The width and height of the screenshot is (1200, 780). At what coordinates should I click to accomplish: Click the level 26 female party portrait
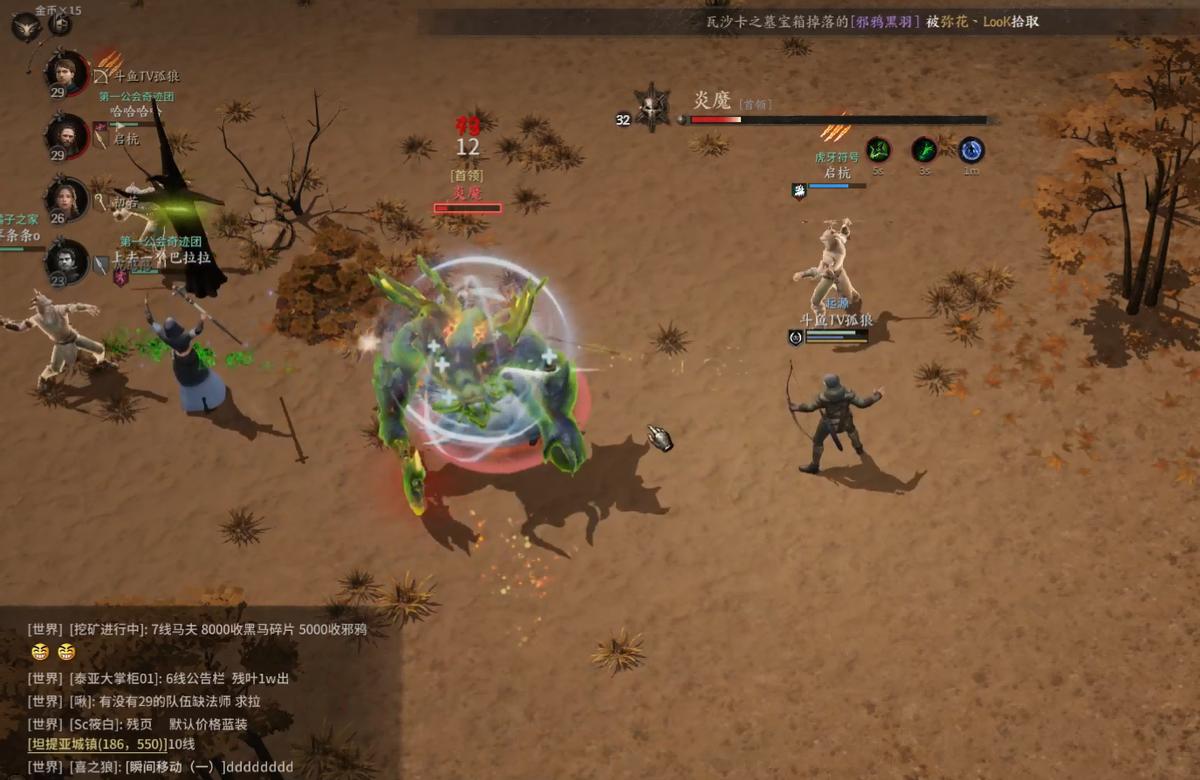pyautogui.click(x=67, y=199)
